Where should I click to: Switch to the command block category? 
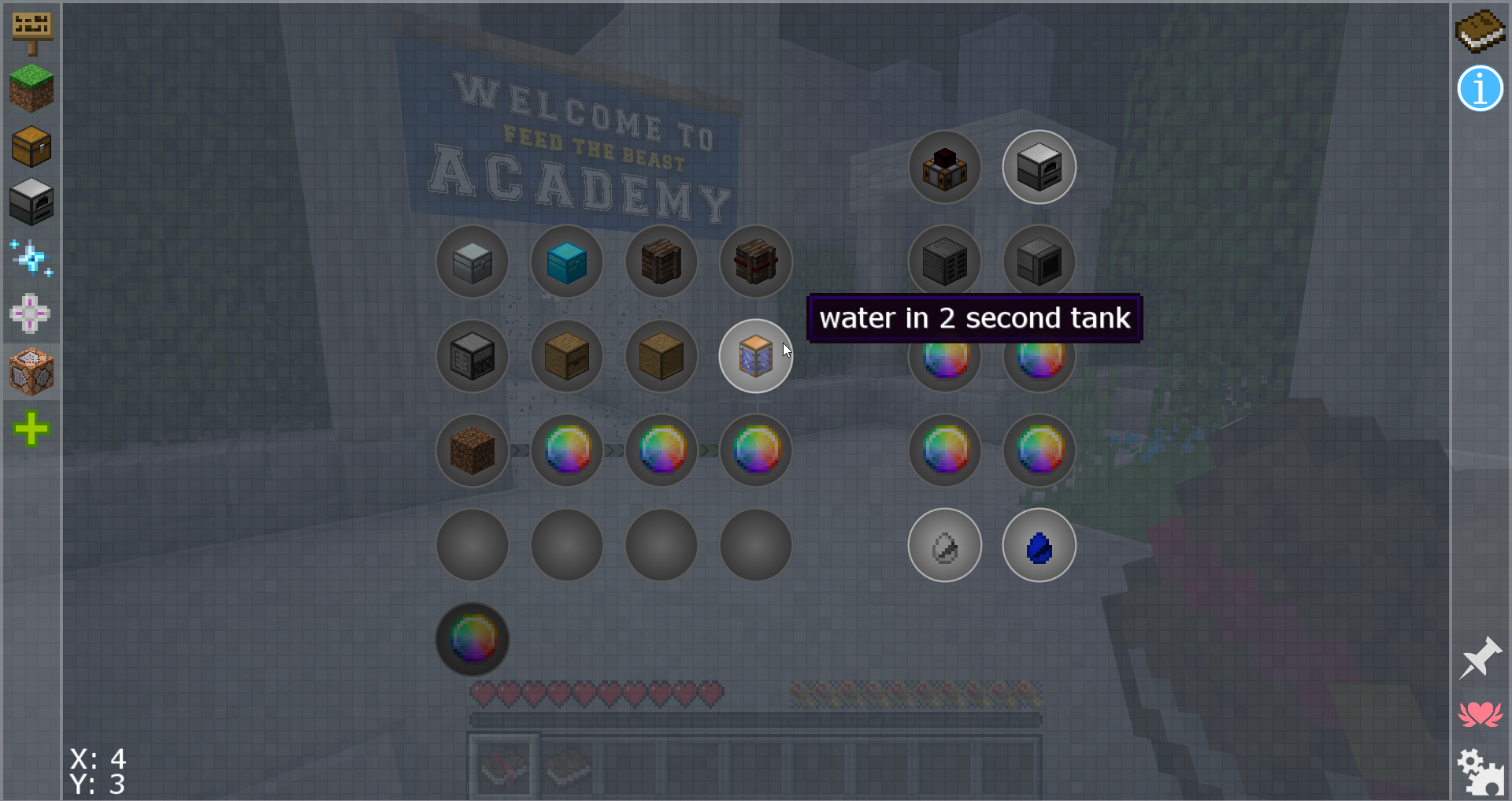pos(31,372)
